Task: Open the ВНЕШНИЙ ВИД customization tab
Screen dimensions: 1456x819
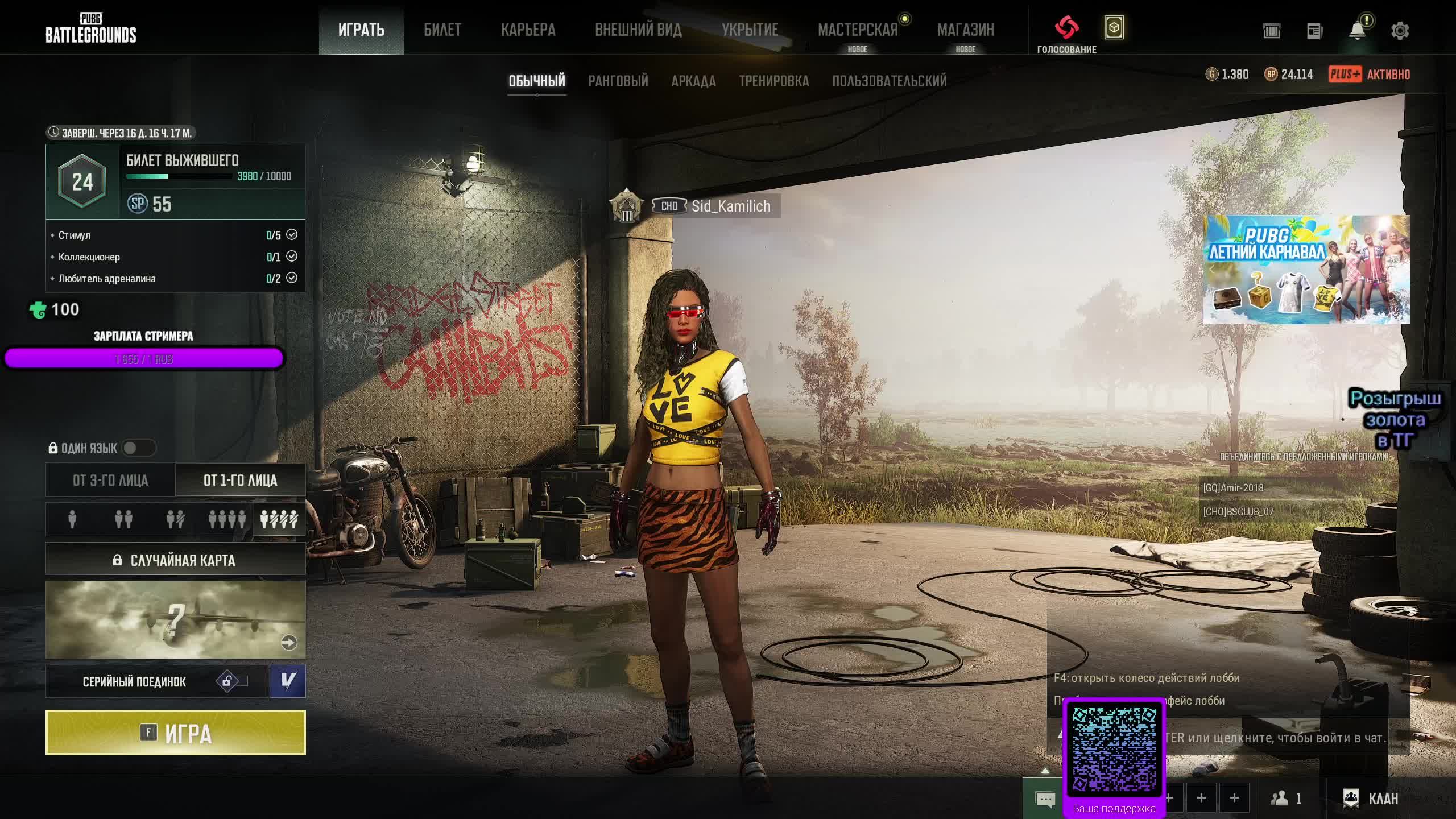Action: tap(638, 30)
